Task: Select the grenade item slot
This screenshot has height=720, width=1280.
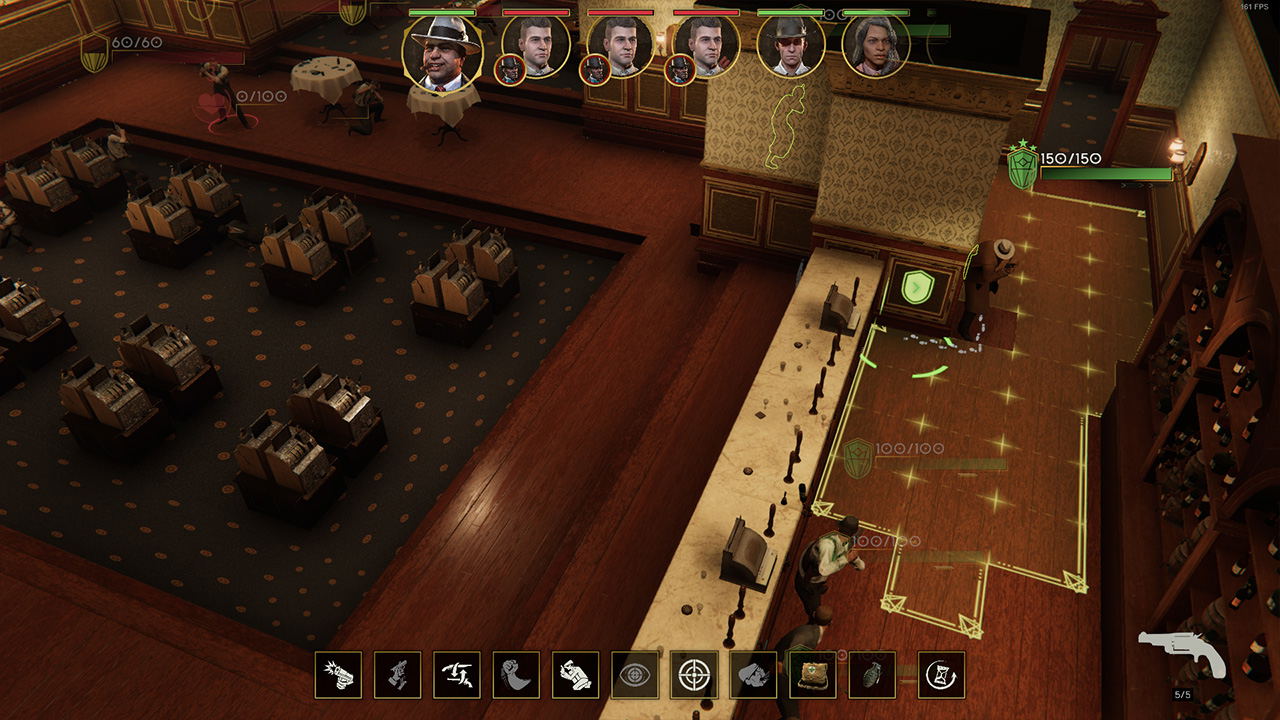Action: (872, 675)
